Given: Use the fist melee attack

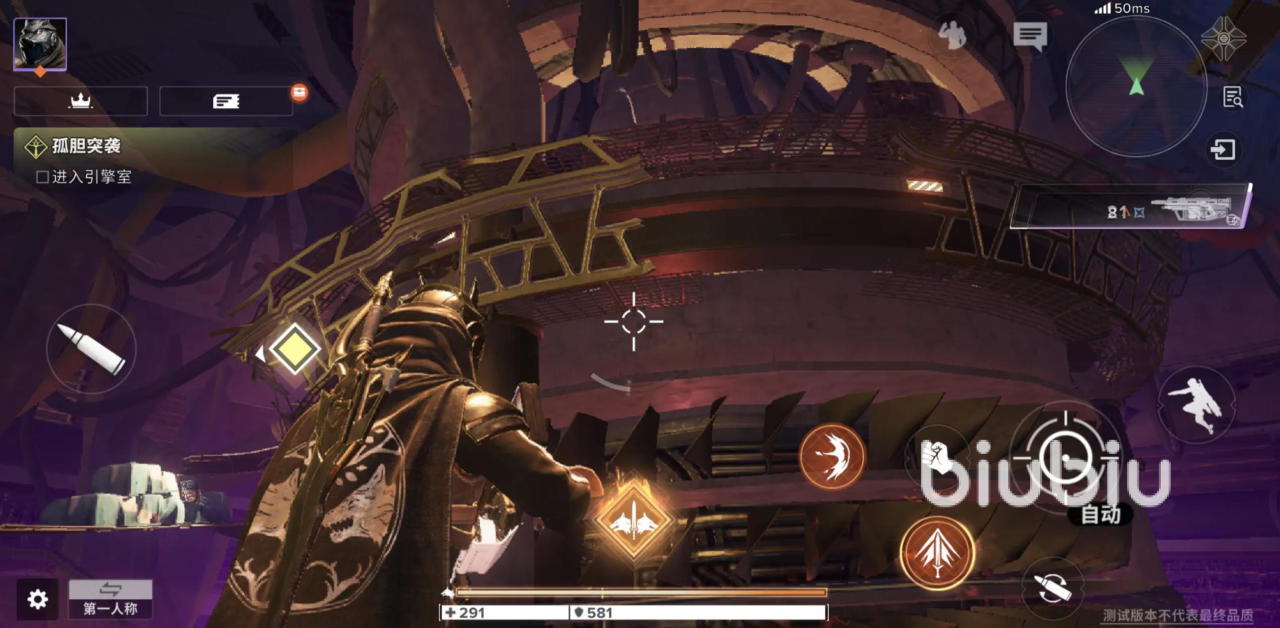Looking at the screenshot, I should point(935,457).
